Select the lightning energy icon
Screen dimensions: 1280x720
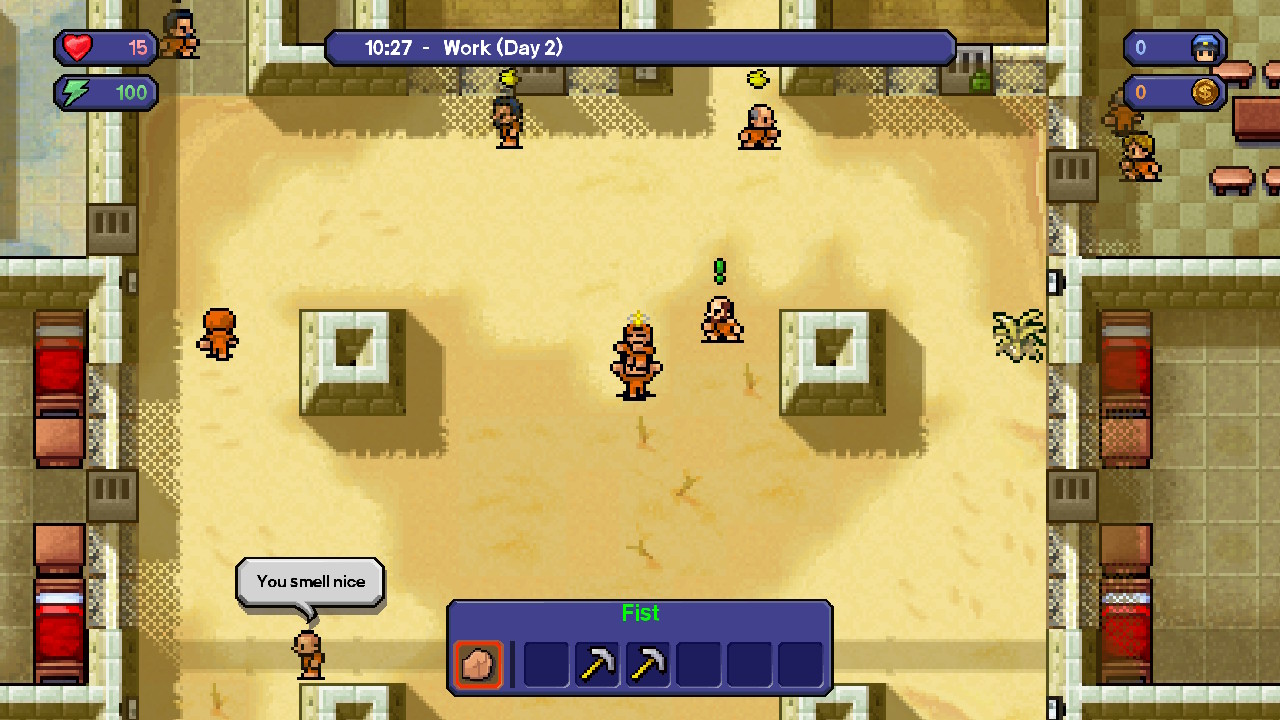click(x=75, y=92)
